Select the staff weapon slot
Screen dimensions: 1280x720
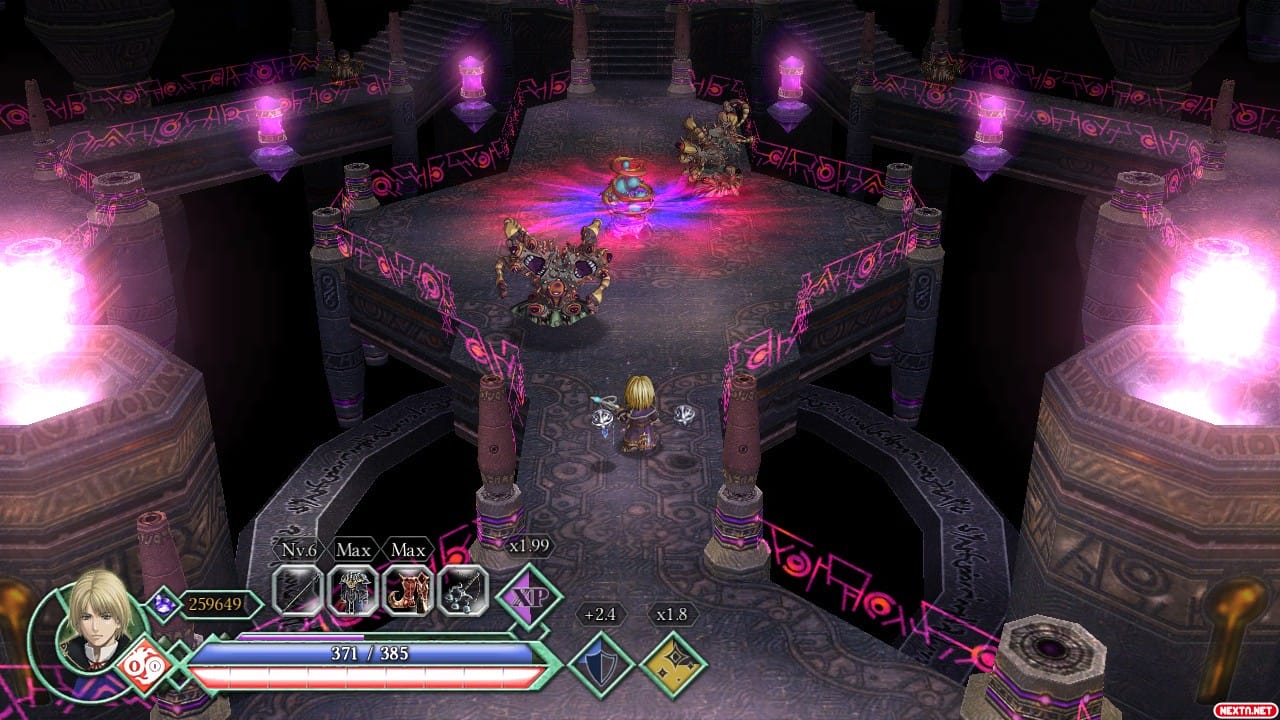tap(298, 590)
